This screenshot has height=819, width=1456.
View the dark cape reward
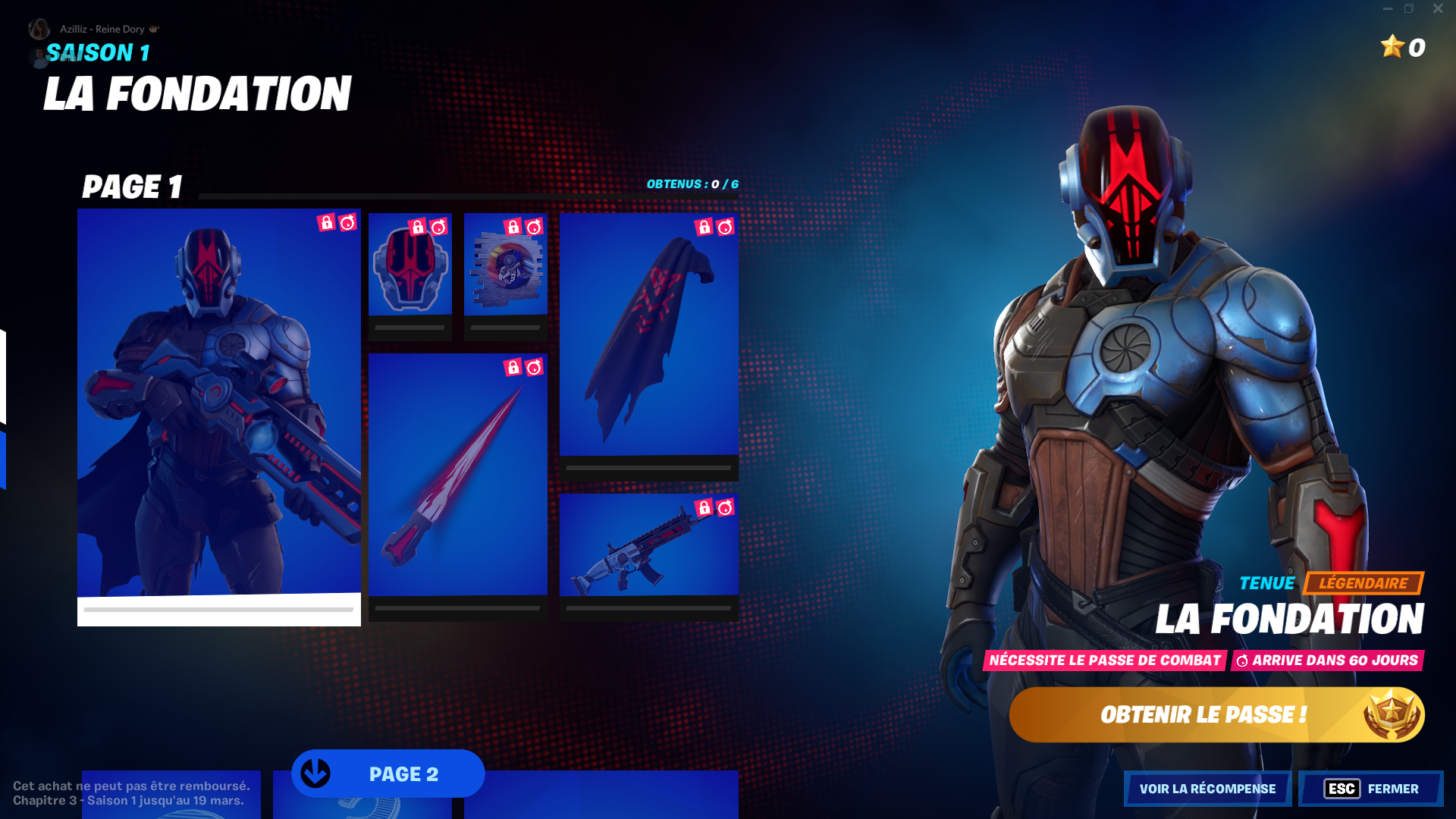pyautogui.click(x=648, y=341)
